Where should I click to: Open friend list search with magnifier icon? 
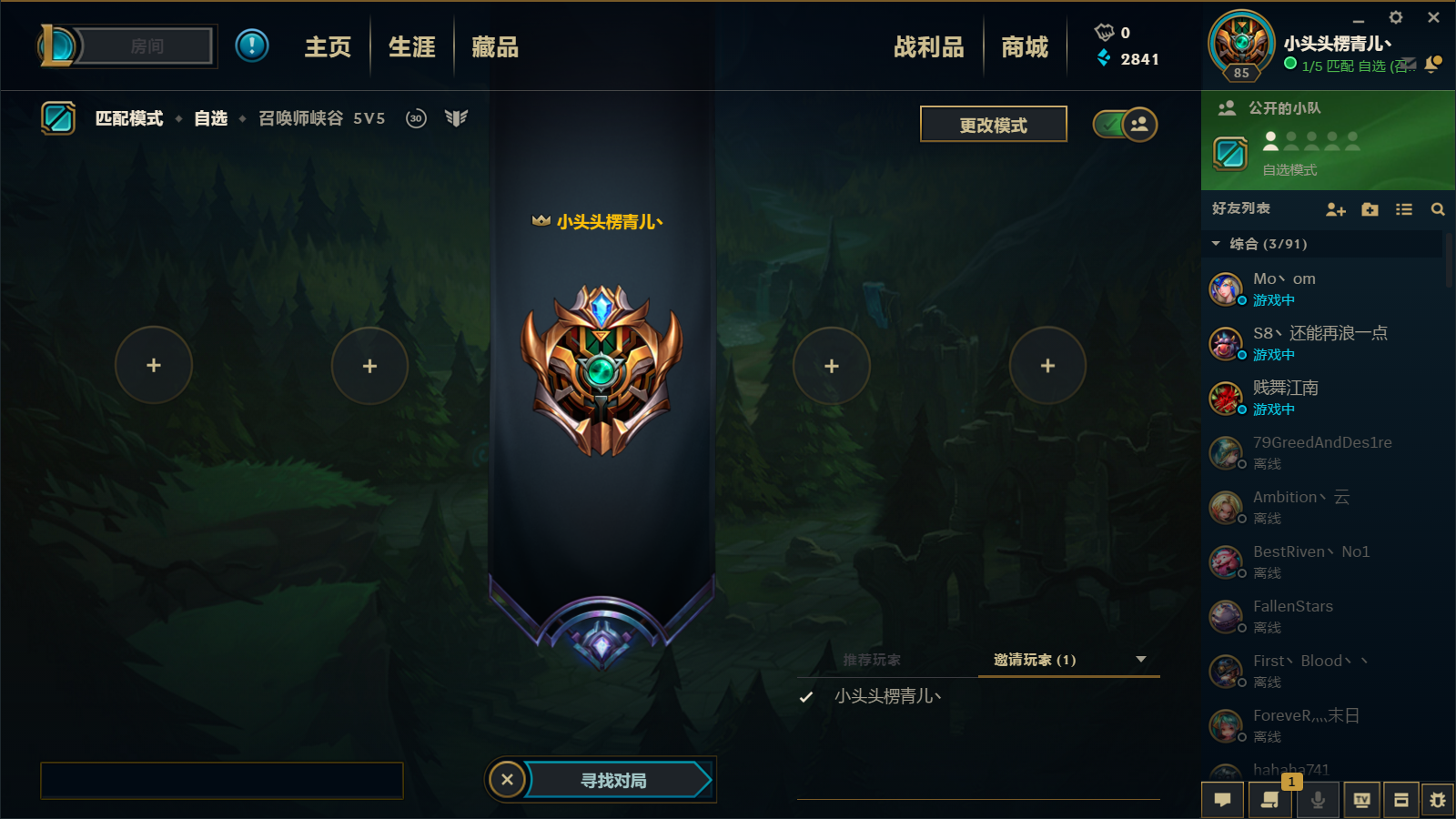(x=1438, y=208)
